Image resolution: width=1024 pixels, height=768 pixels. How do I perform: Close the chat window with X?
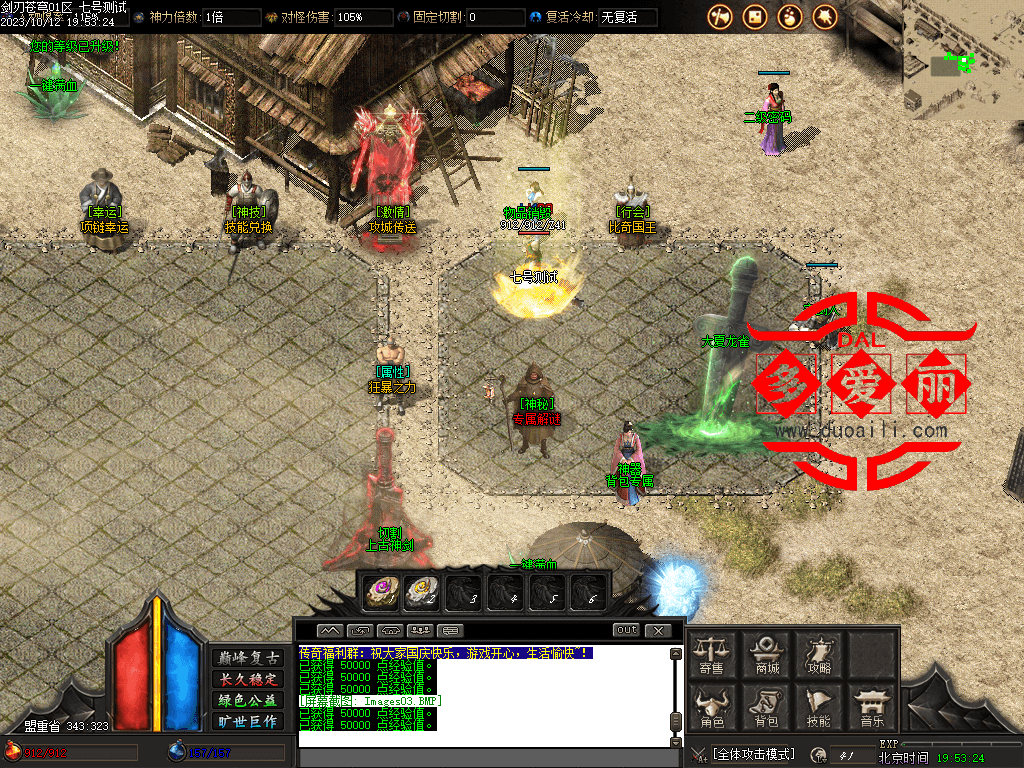657,630
